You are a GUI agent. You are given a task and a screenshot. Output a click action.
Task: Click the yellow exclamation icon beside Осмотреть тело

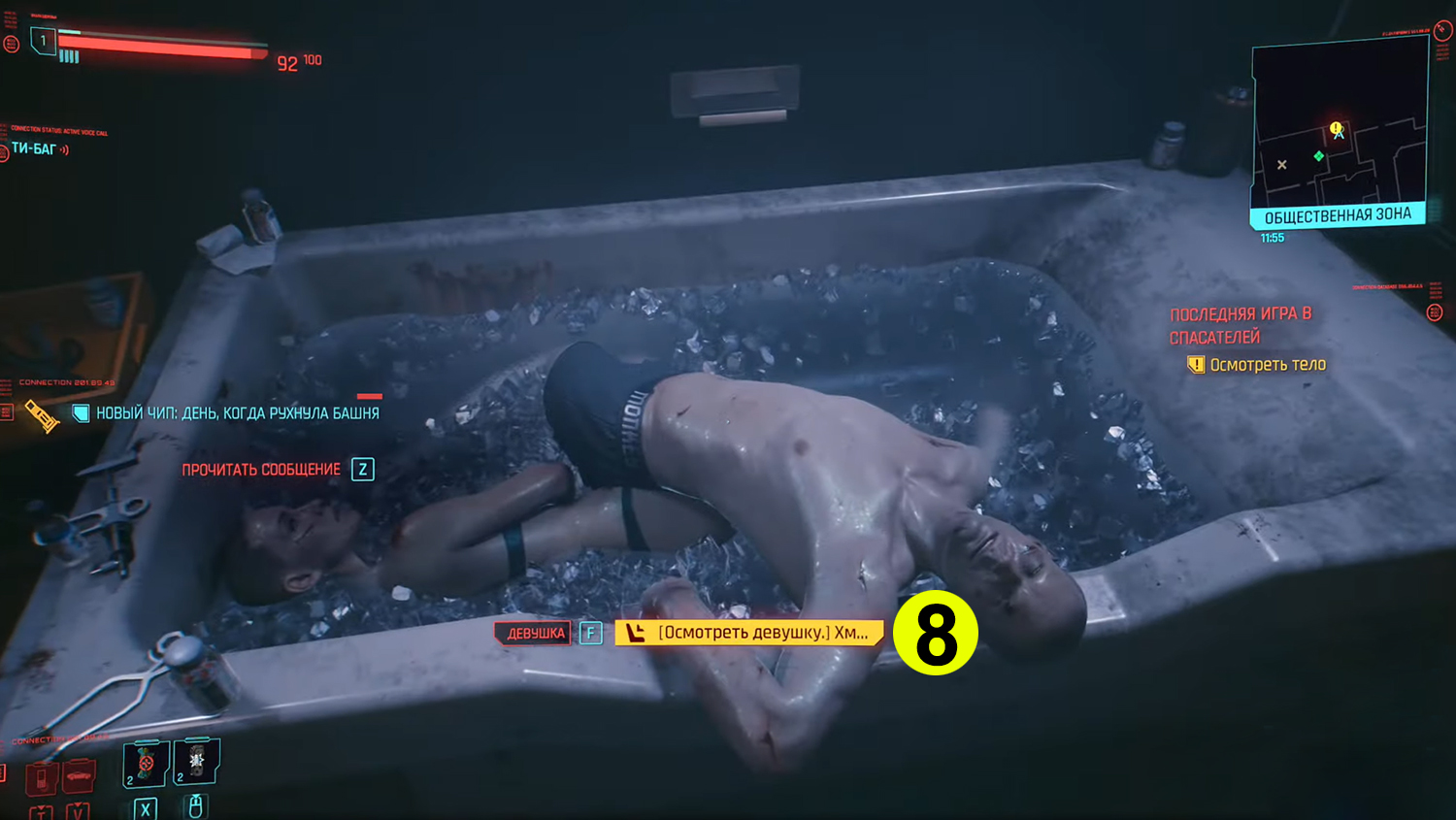tap(1196, 364)
